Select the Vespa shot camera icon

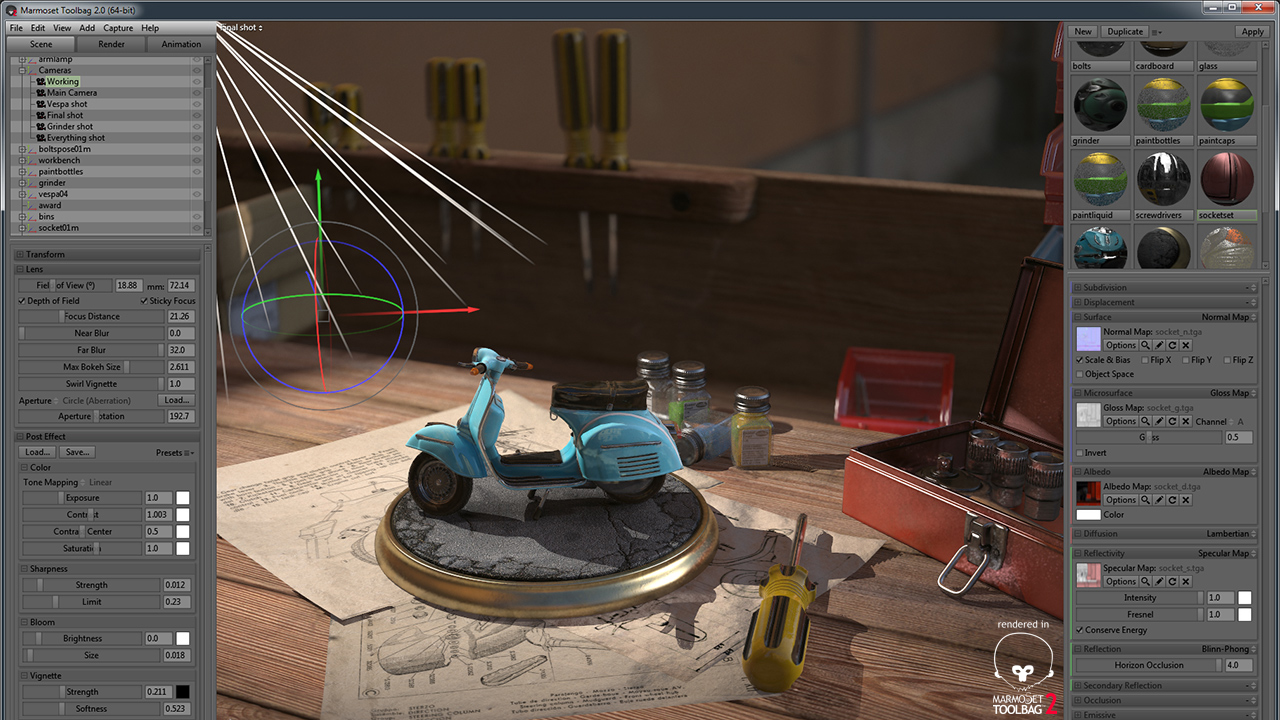point(41,104)
